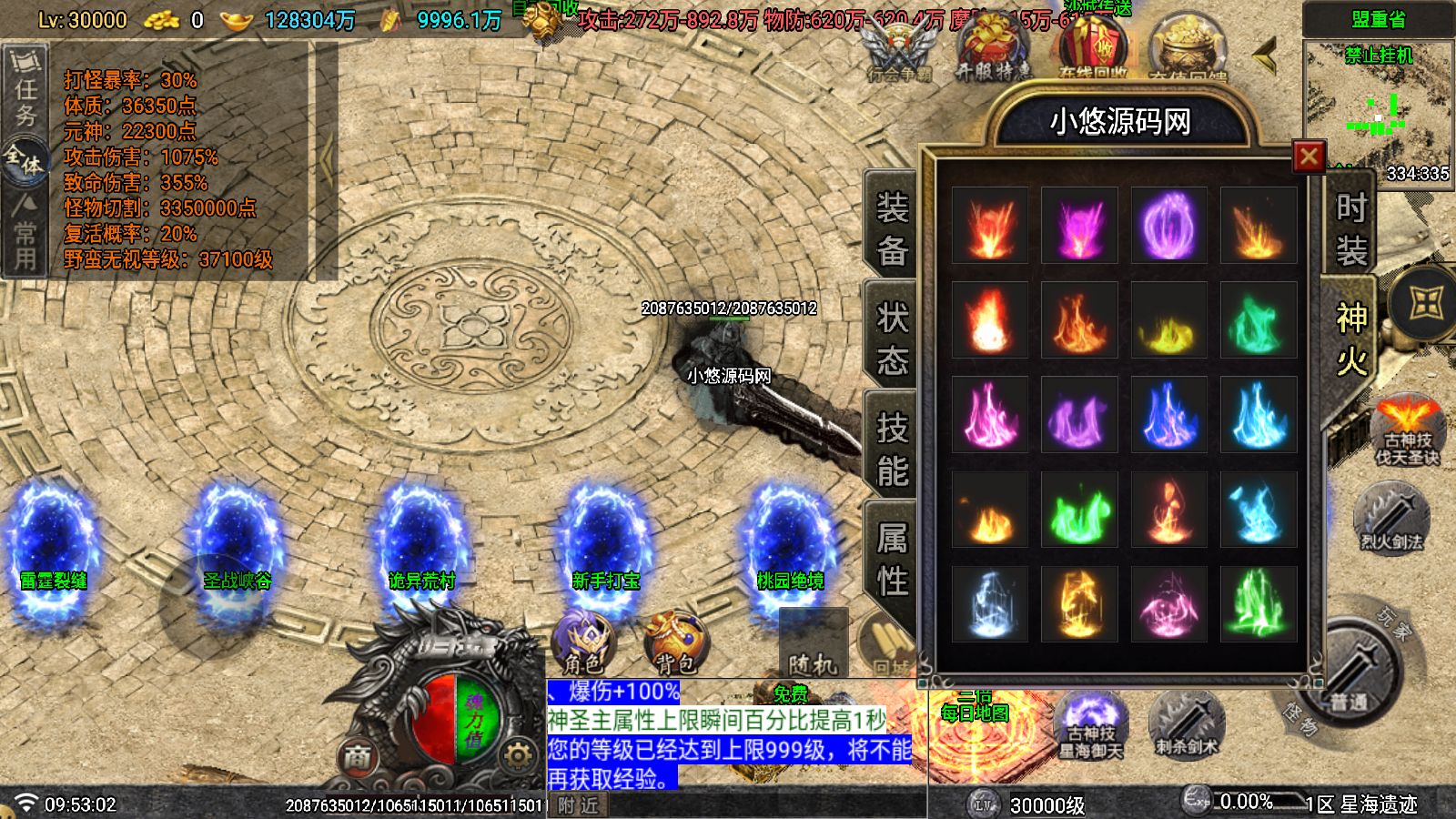Click the 随机 random teleport button

coord(813,648)
